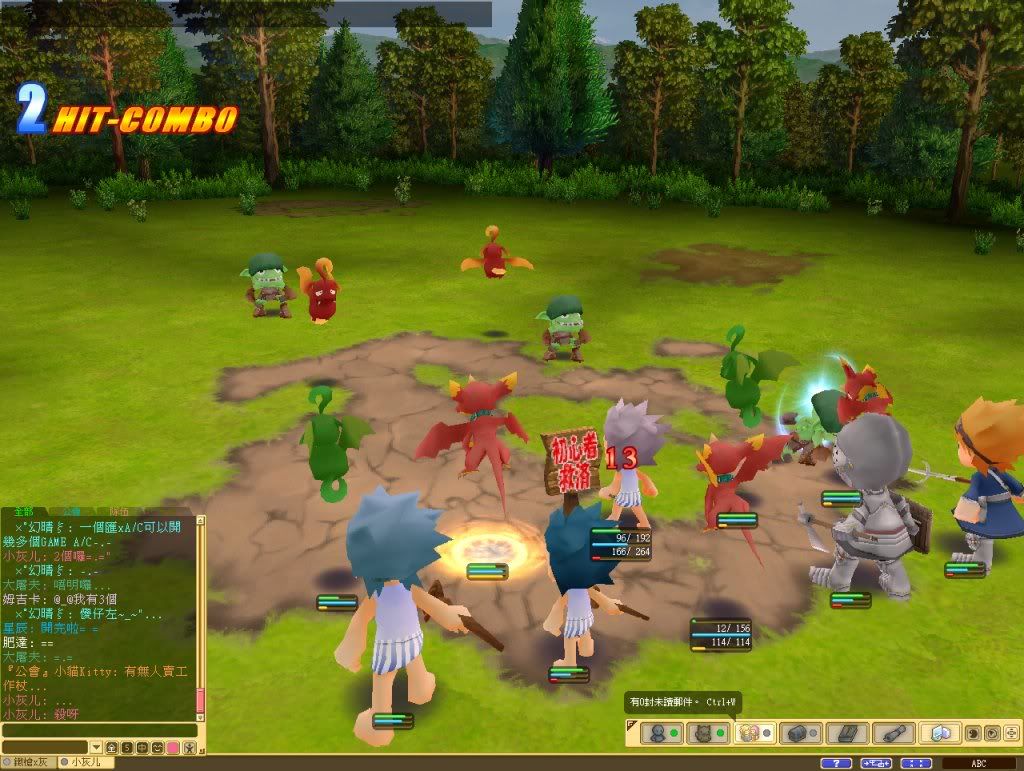1024x771 pixels.
Task: Open the character status menu button
Action: [x=658, y=733]
